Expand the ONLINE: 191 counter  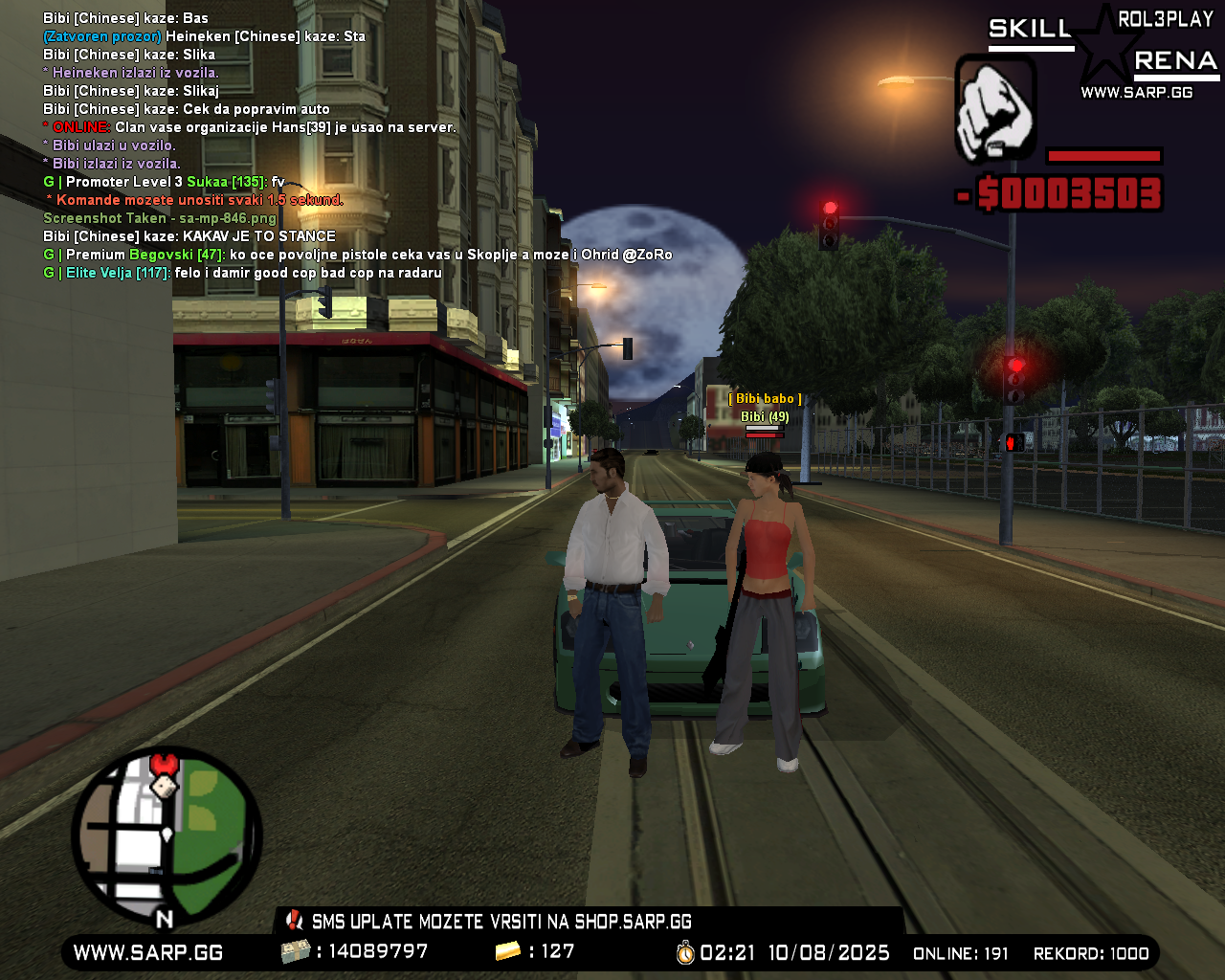[961, 953]
